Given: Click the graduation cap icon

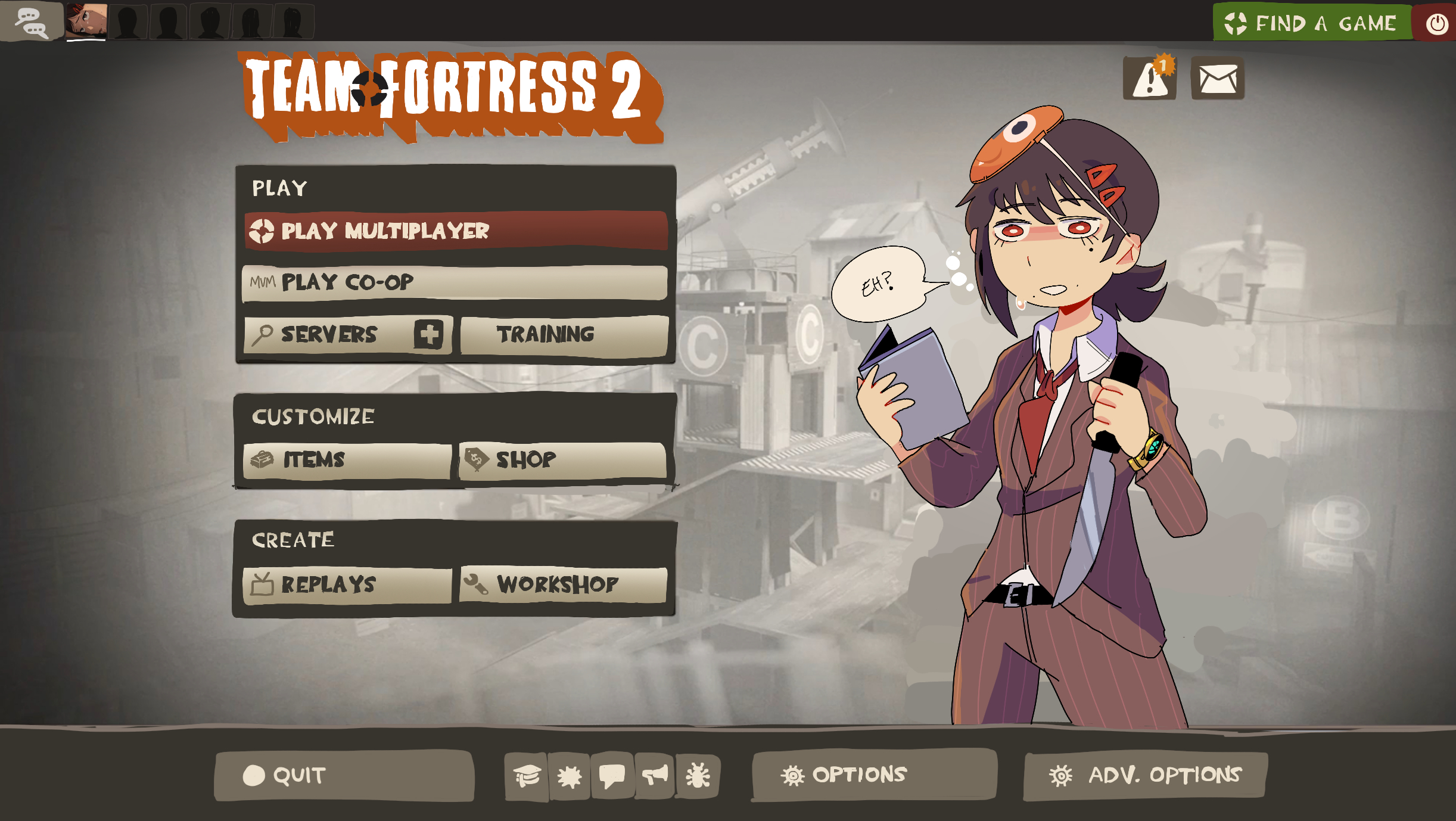Looking at the screenshot, I should click(x=527, y=776).
